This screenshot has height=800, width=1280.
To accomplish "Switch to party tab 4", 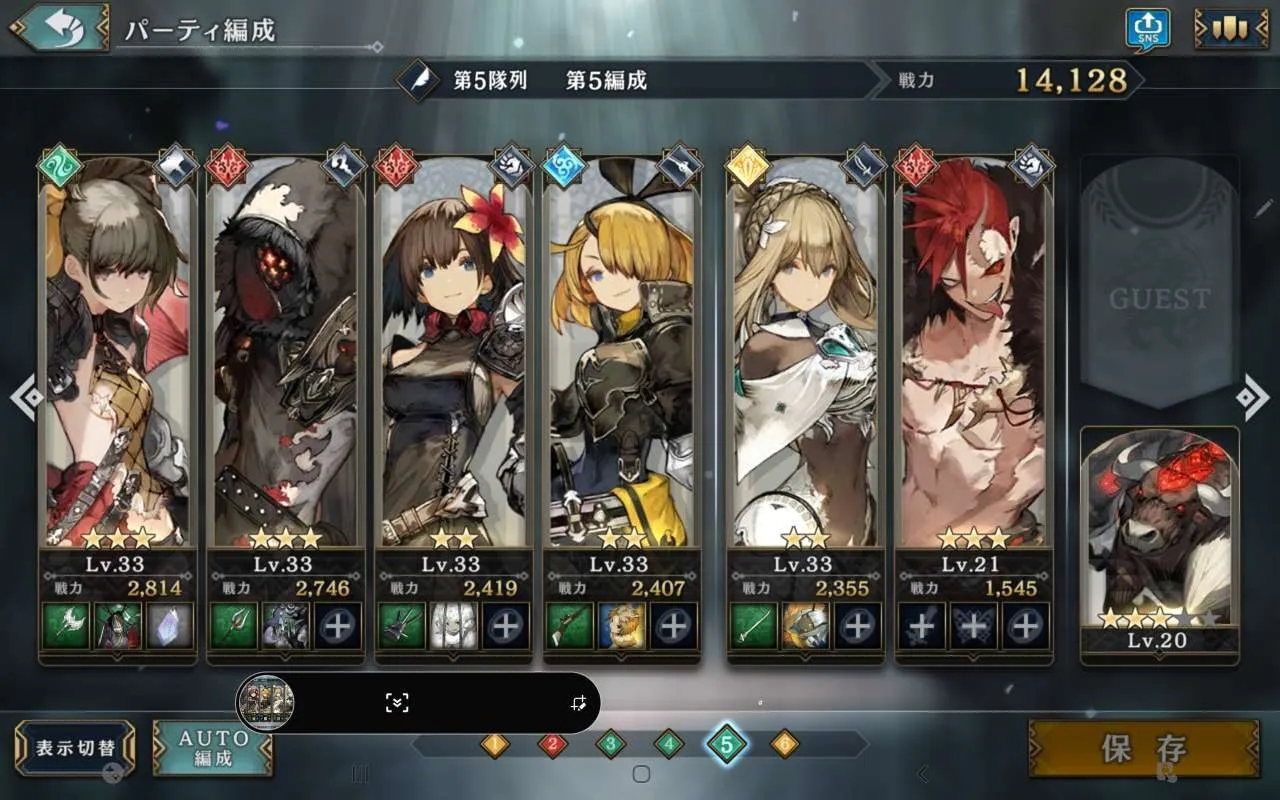I will tap(668, 744).
